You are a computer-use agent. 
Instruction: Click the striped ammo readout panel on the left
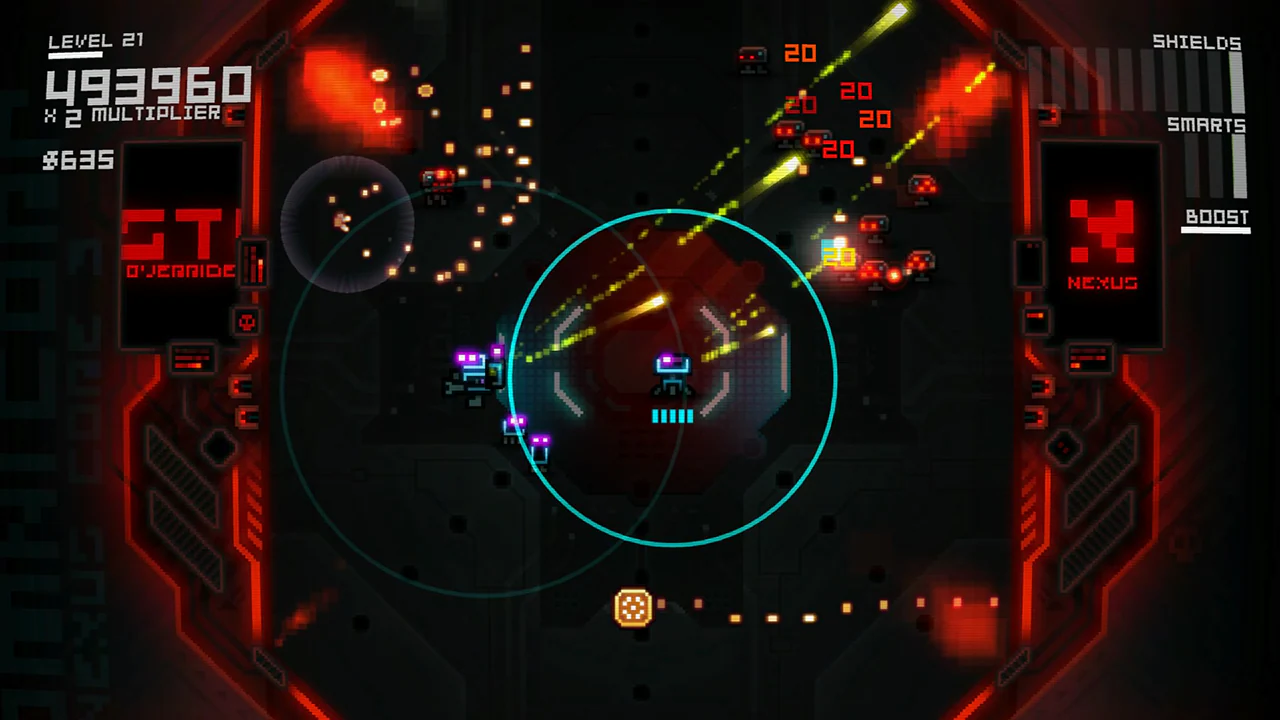coord(191,360)
